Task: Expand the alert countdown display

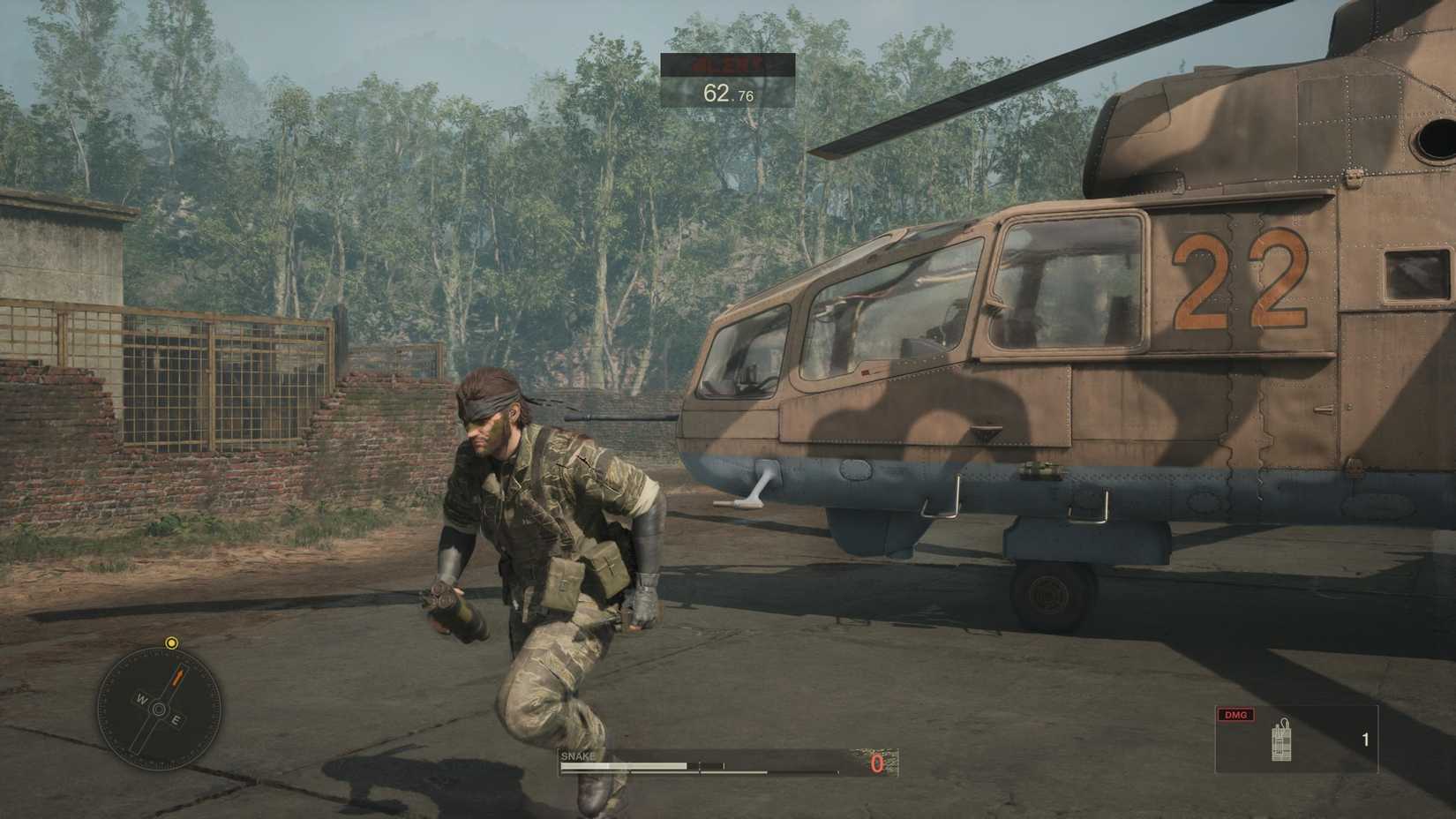Action: (727, 79)
